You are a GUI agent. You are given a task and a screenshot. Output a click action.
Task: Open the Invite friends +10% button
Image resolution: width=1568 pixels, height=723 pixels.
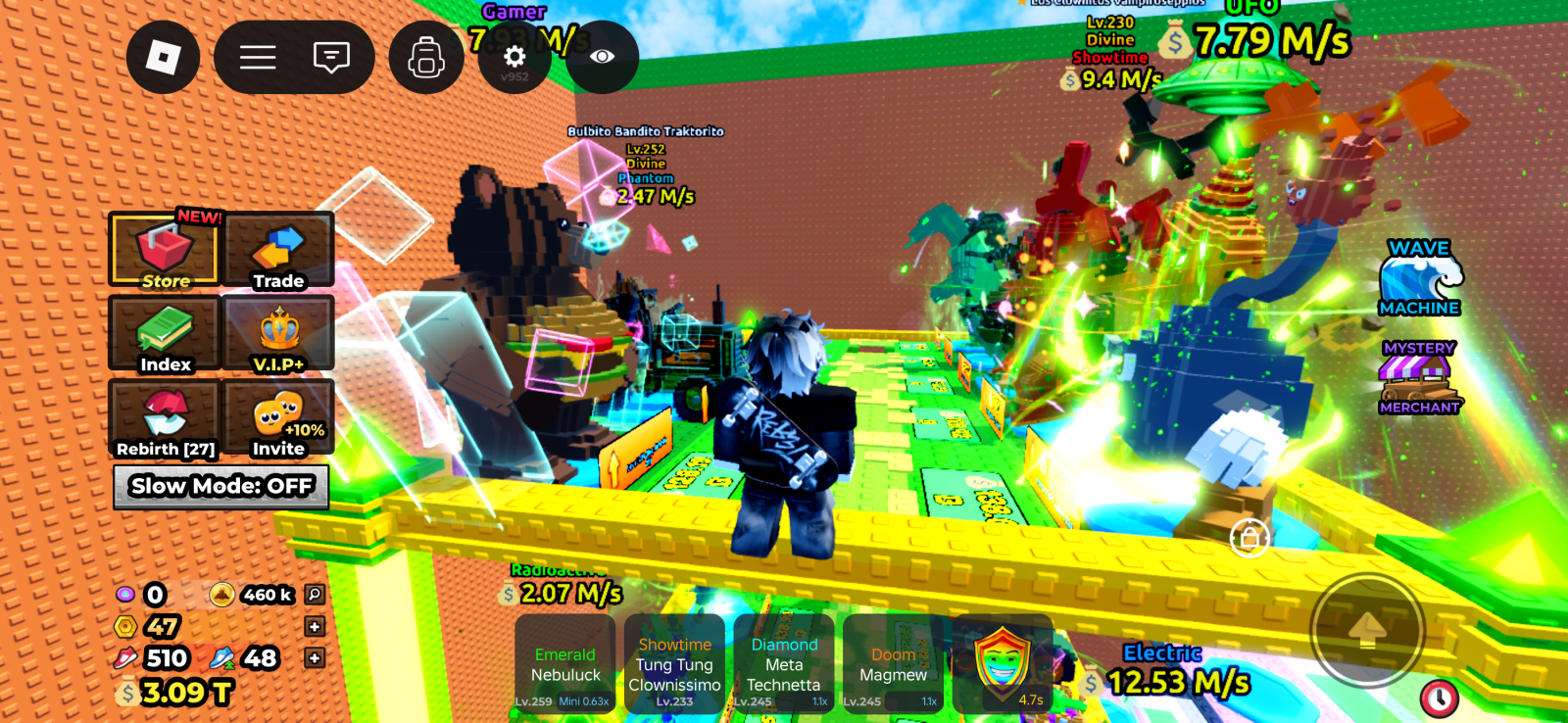pyautogui.click(x=278, y=419)
